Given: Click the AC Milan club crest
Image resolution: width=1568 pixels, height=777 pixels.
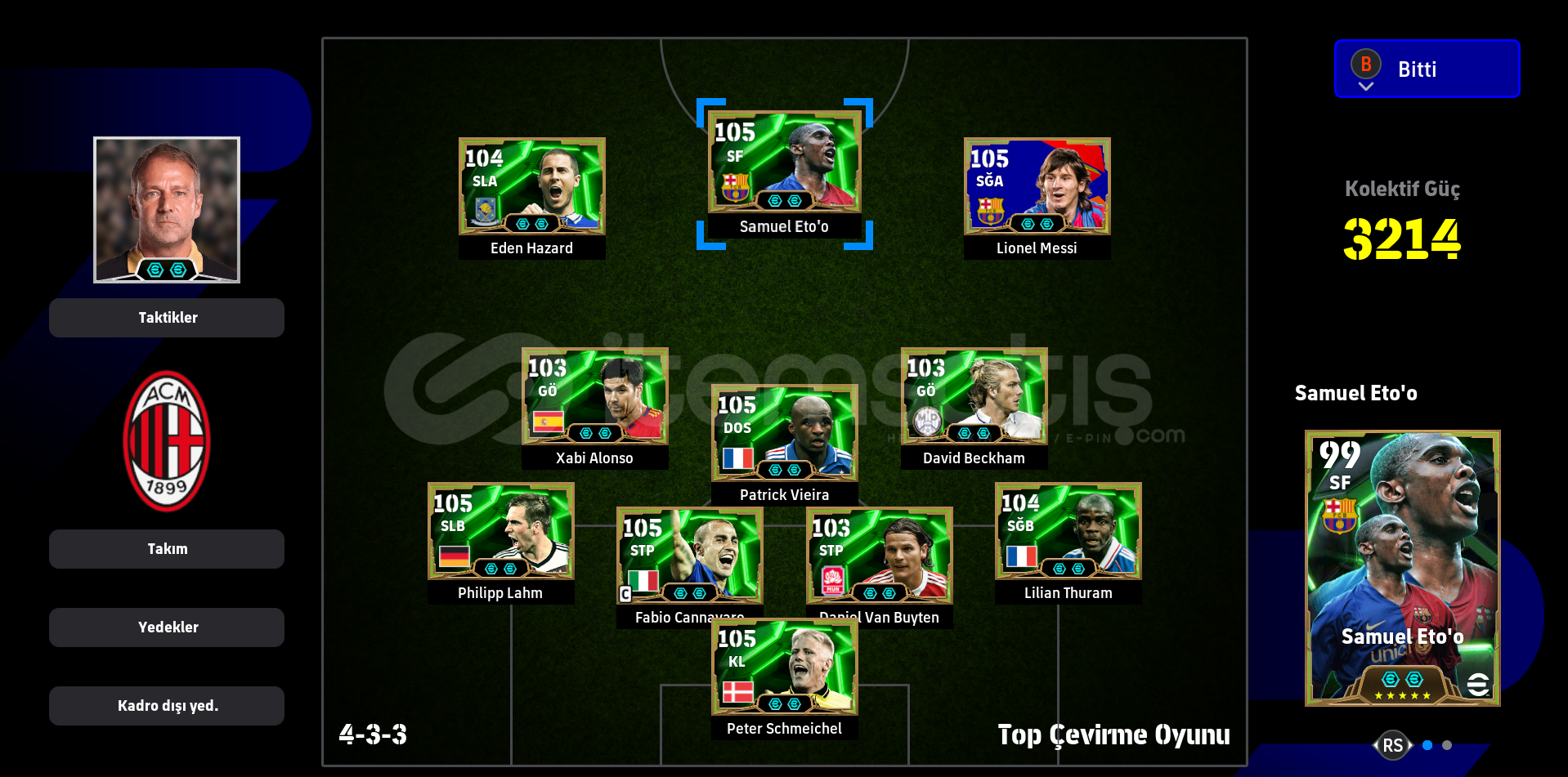Looking at the screenshot, I should tap(166, 439).
